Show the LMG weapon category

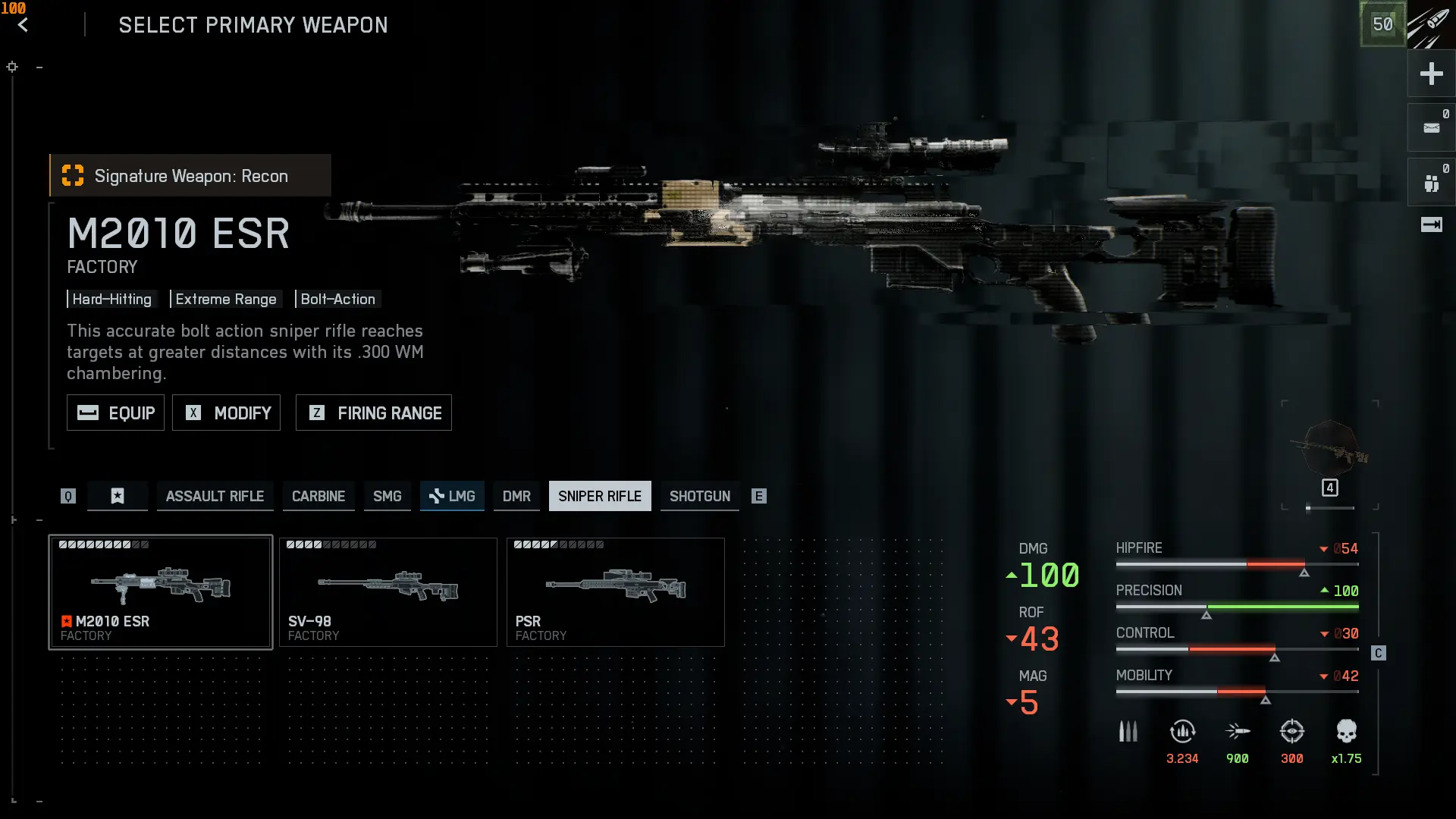click(x=452, y=496)
